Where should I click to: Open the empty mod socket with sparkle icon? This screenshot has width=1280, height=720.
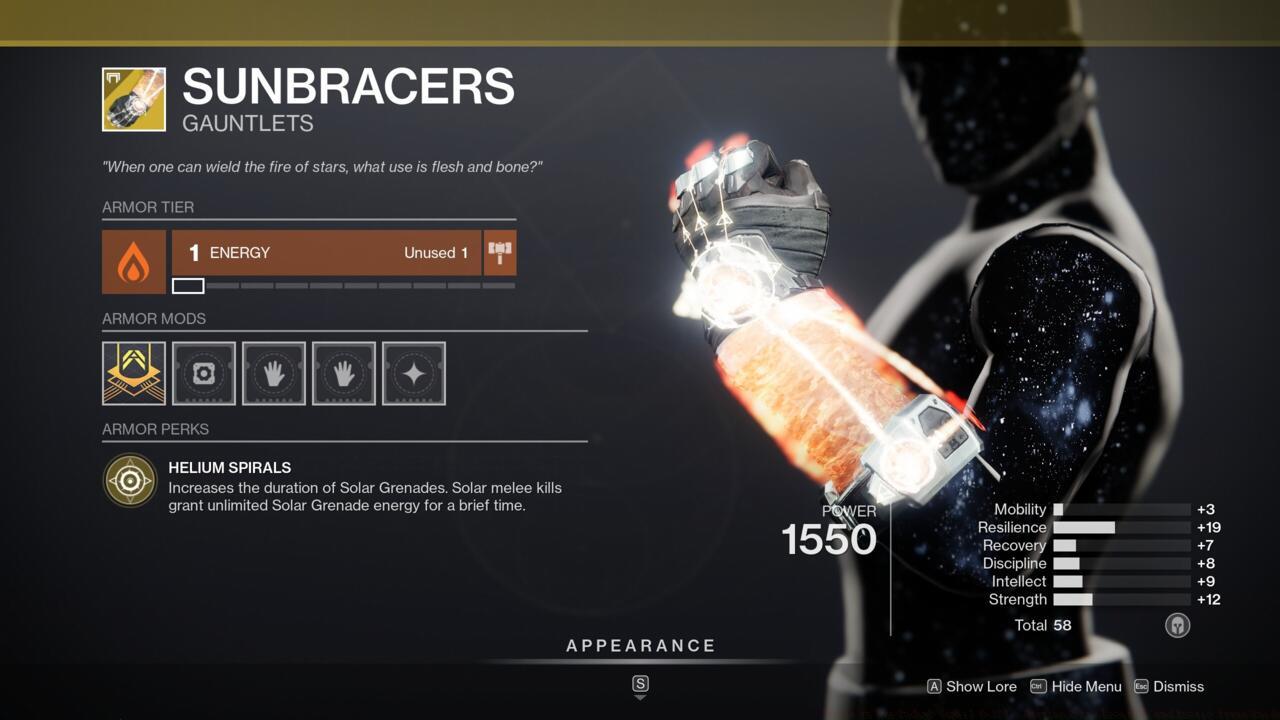click(413, 373)
